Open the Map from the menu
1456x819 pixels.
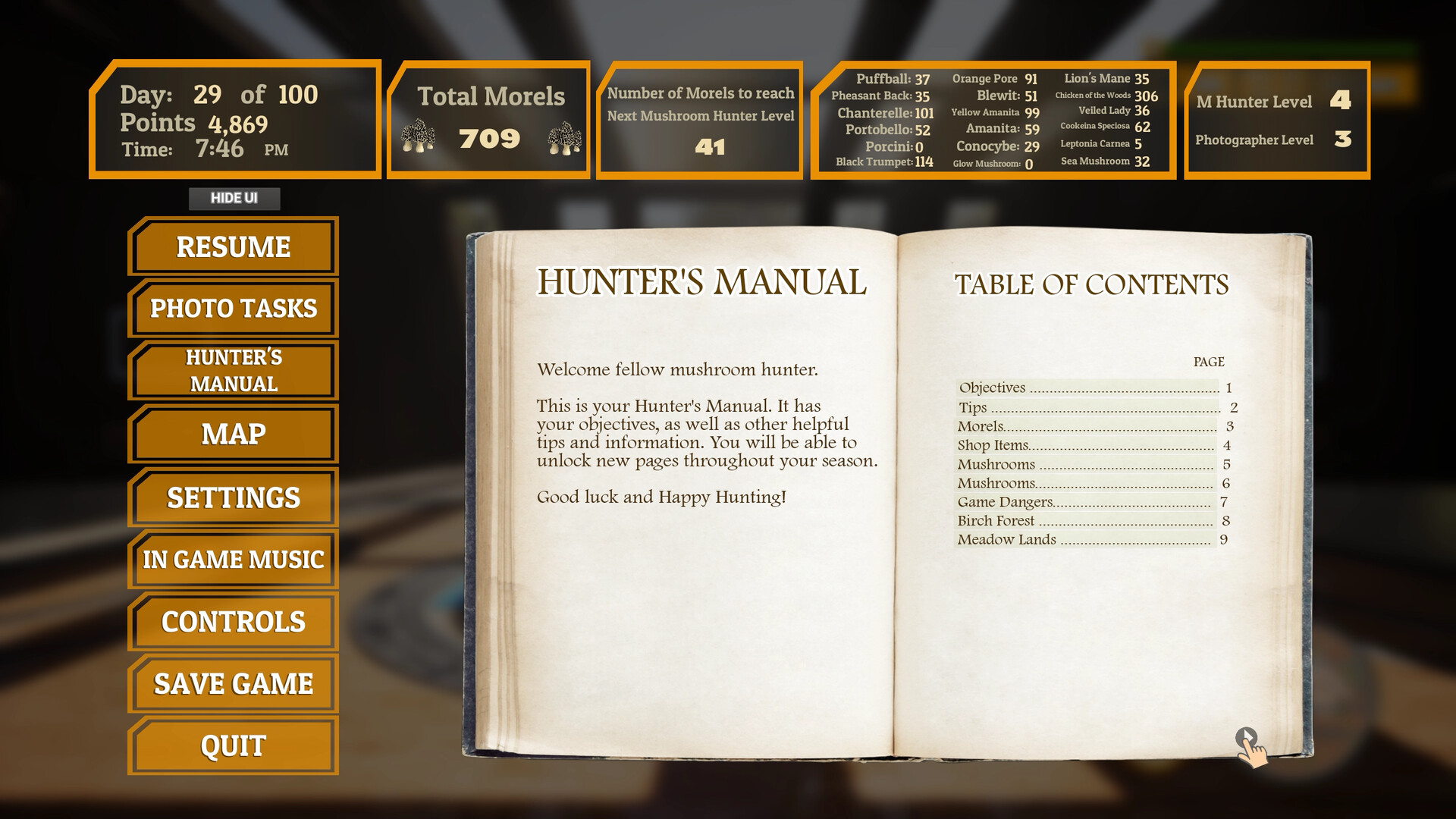(232, 434)
